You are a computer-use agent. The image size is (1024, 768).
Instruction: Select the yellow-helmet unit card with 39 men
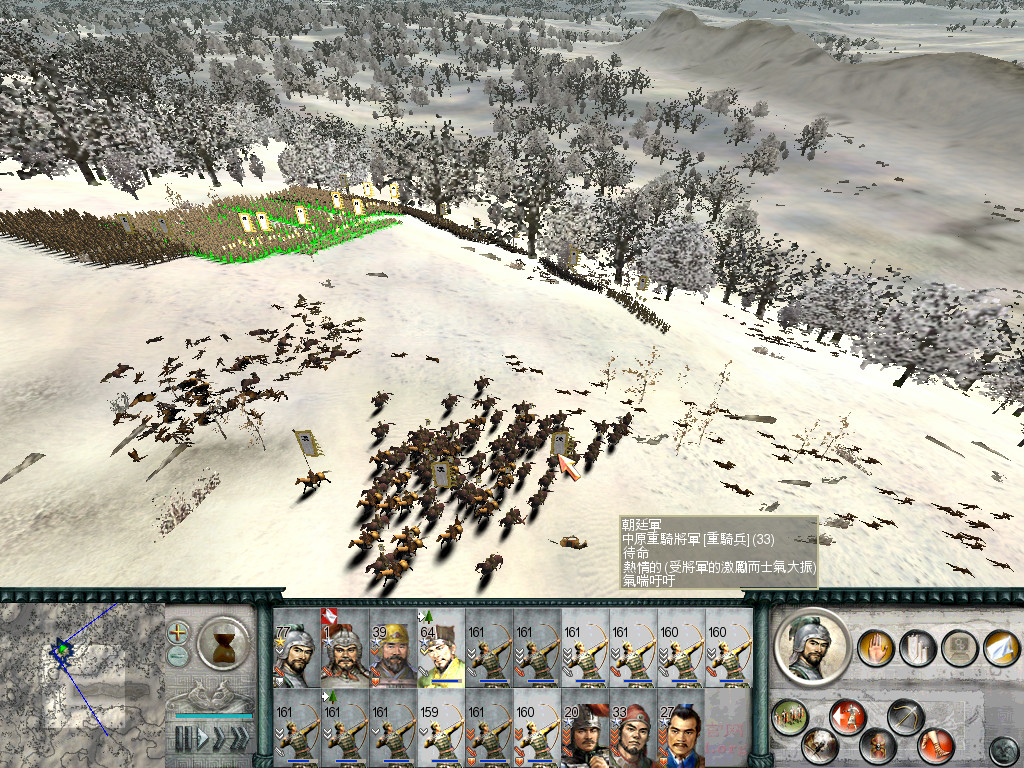[393, 649]
